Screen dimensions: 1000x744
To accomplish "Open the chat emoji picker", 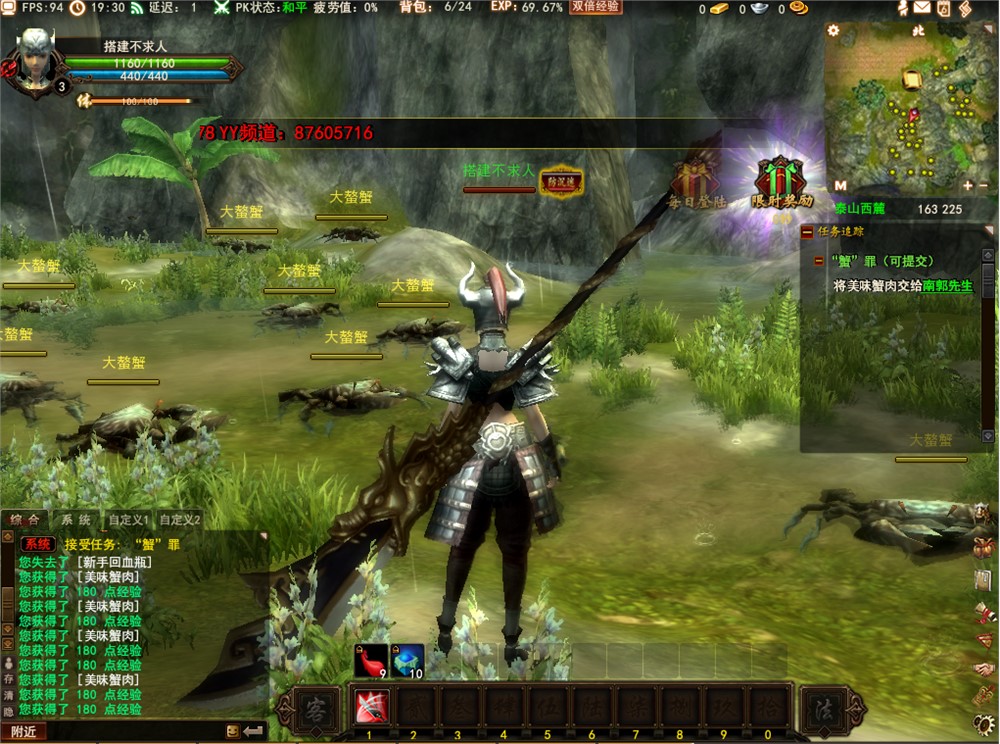I will [x=233, y=731].
